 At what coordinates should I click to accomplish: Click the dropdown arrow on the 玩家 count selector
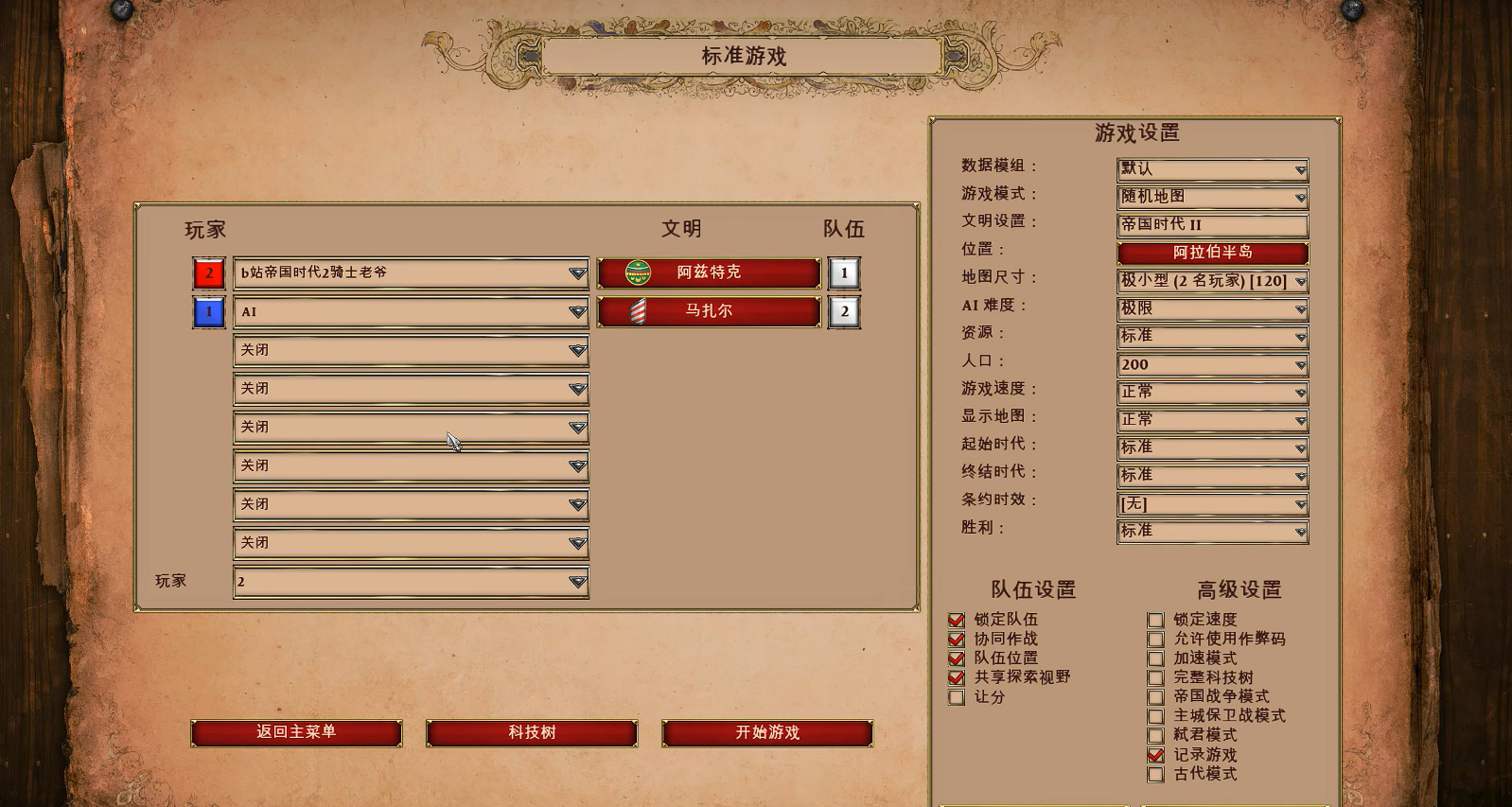577,582
